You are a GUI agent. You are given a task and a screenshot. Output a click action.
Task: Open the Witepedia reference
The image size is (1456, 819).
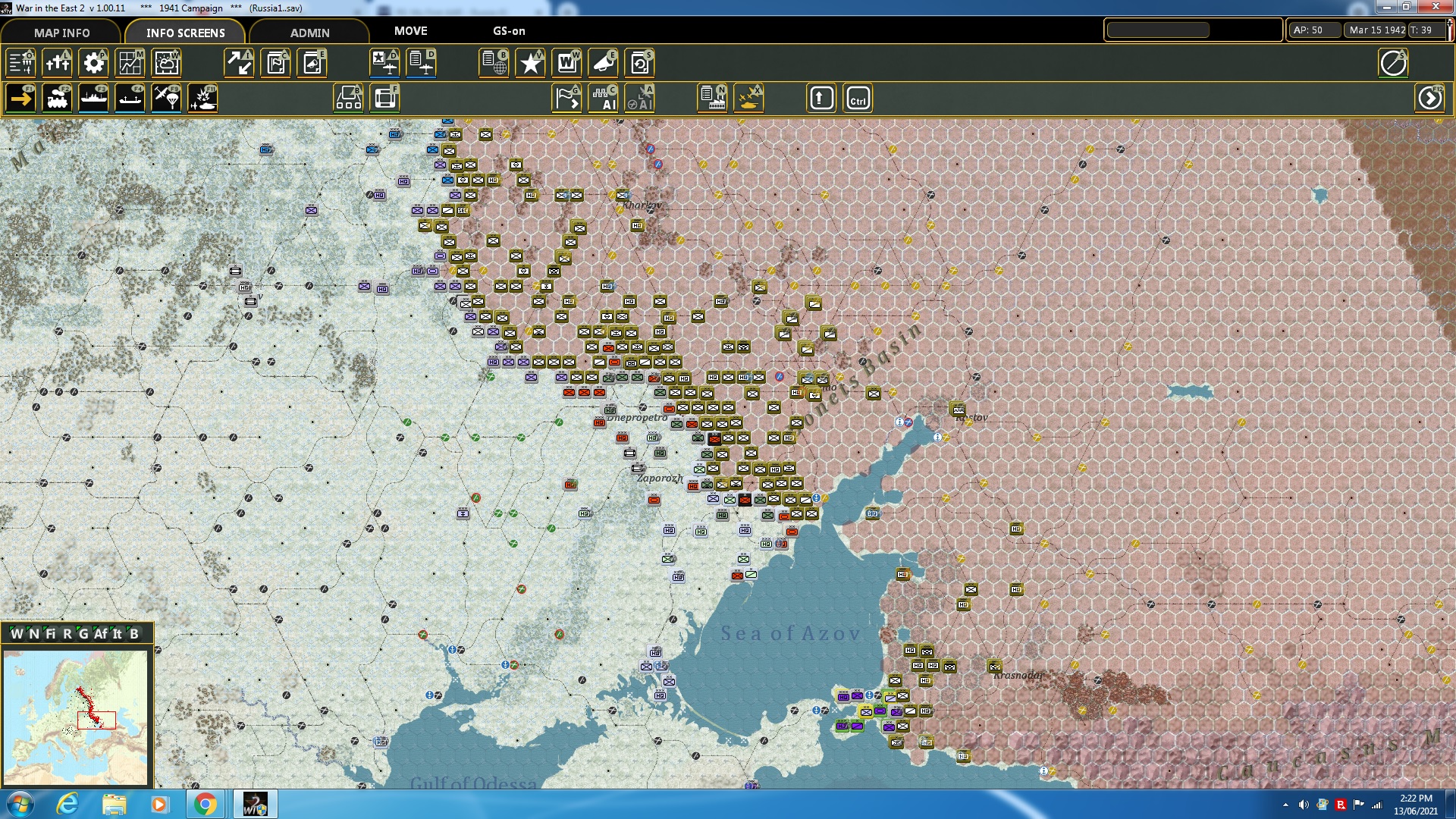(x=566, y=64)
